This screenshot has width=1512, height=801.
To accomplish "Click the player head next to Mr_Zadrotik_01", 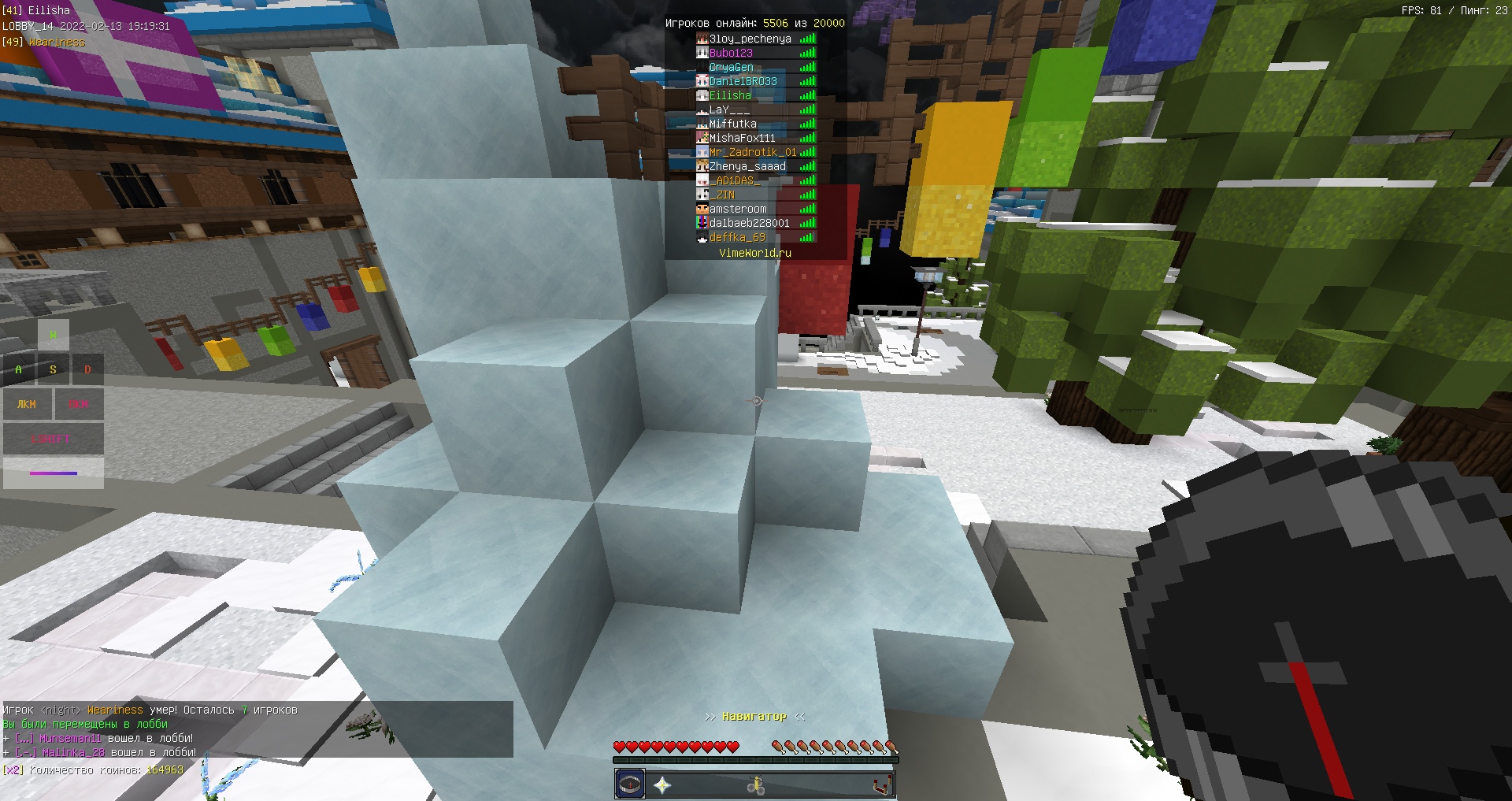I will click(x=701, y=151).
